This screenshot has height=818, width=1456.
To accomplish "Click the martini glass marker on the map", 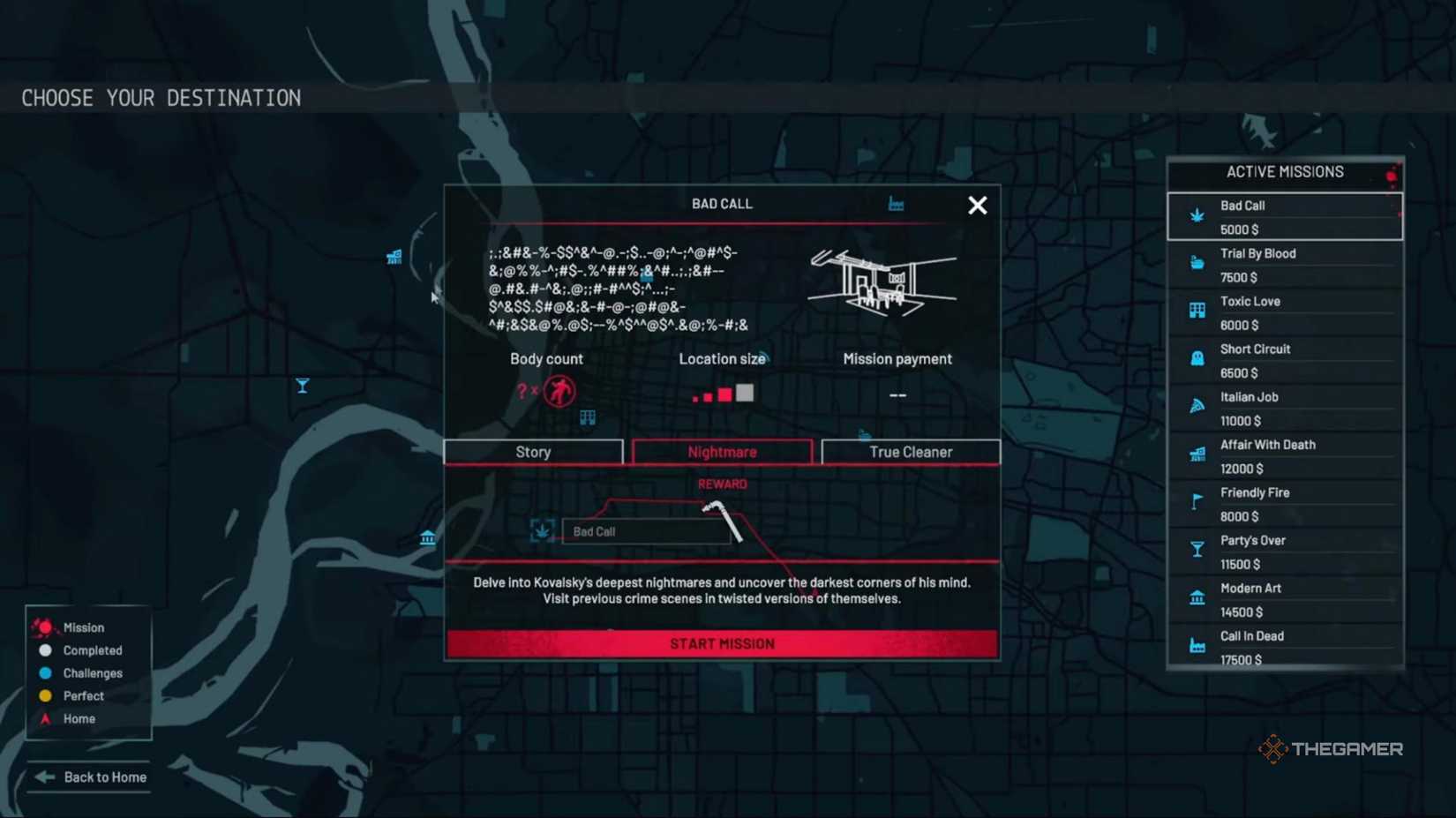I will pyautogui.click(x=302, y=386).
